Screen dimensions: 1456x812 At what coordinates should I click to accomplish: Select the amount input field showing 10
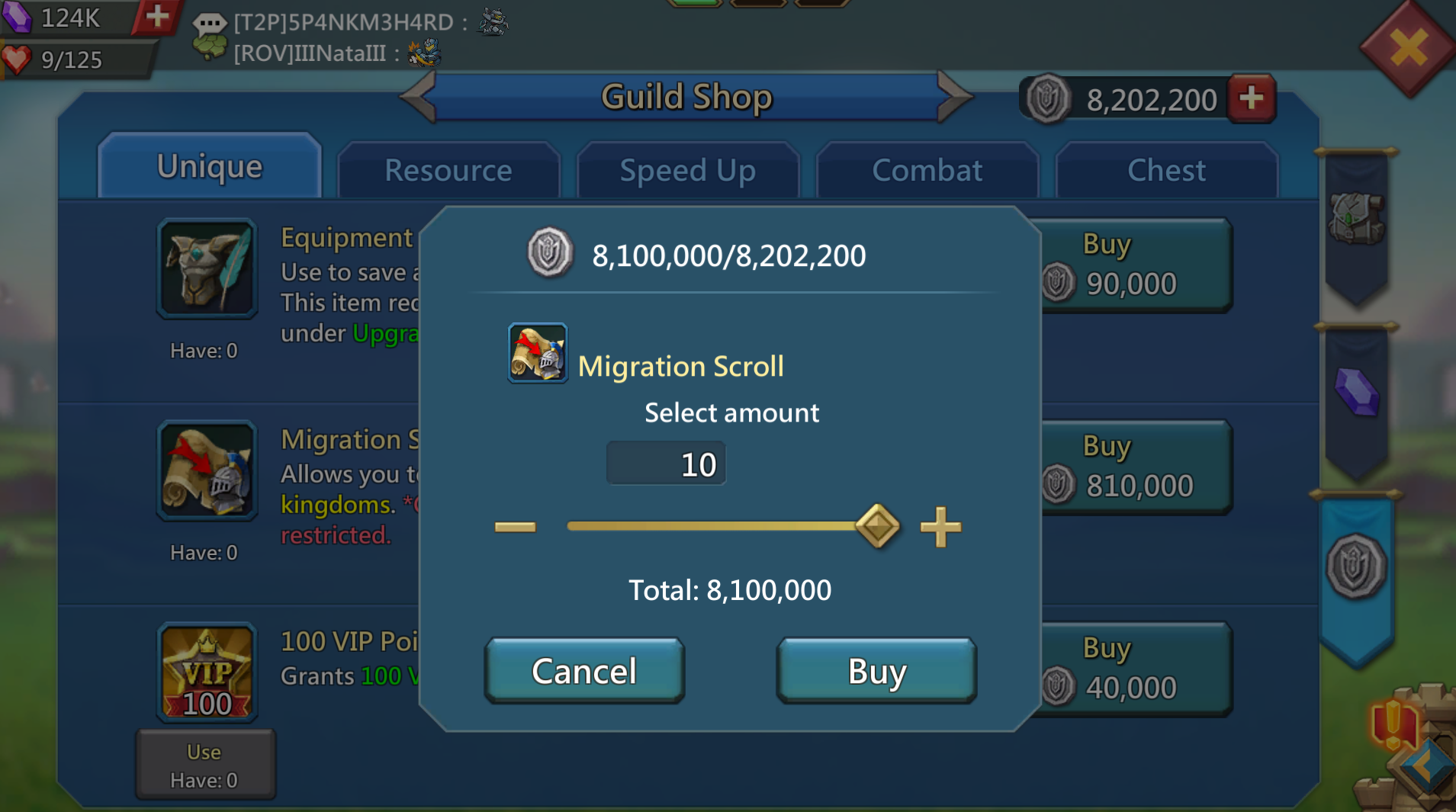coord(666,464)
